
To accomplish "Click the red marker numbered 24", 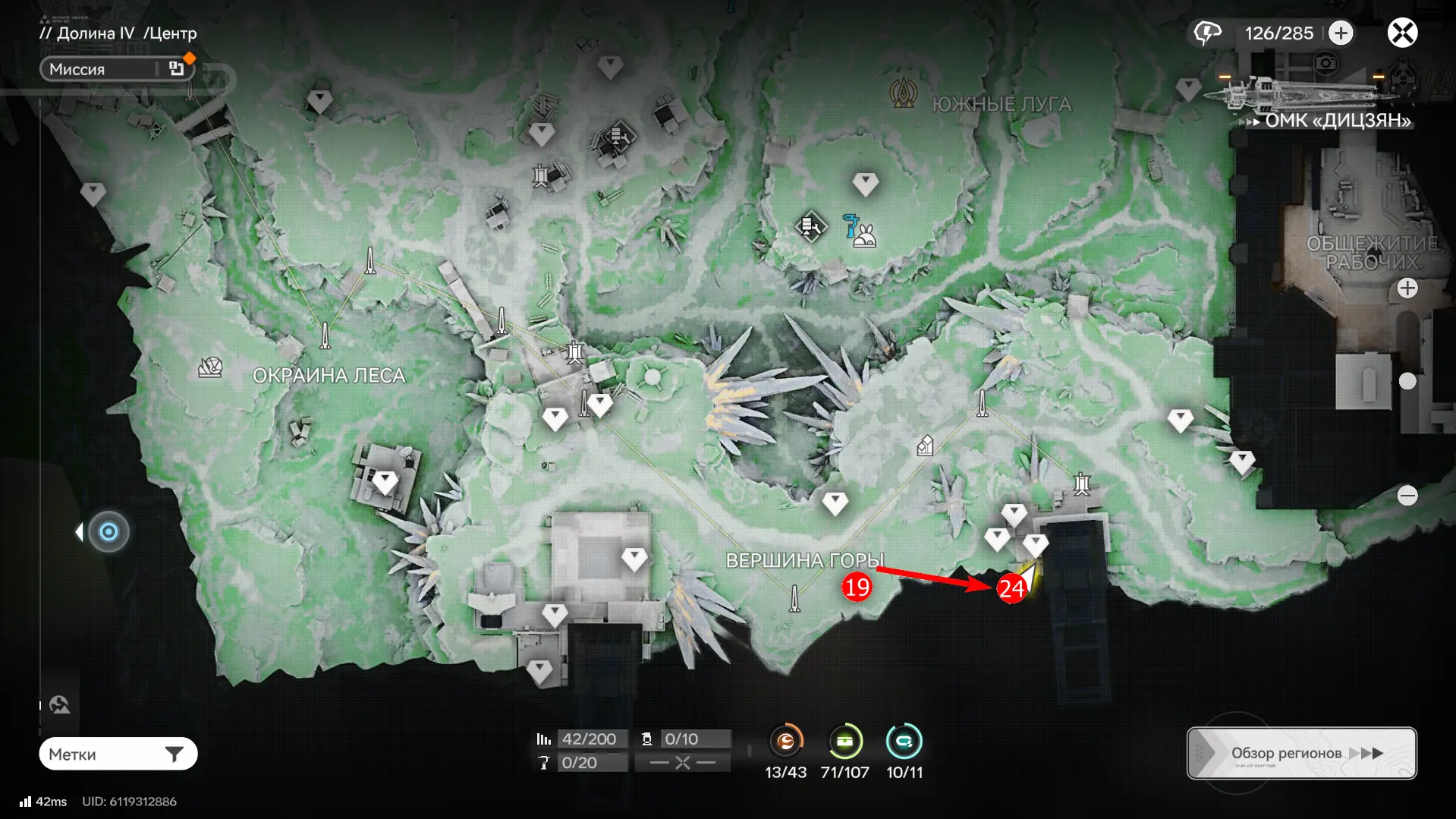I will click(1011, 588).
